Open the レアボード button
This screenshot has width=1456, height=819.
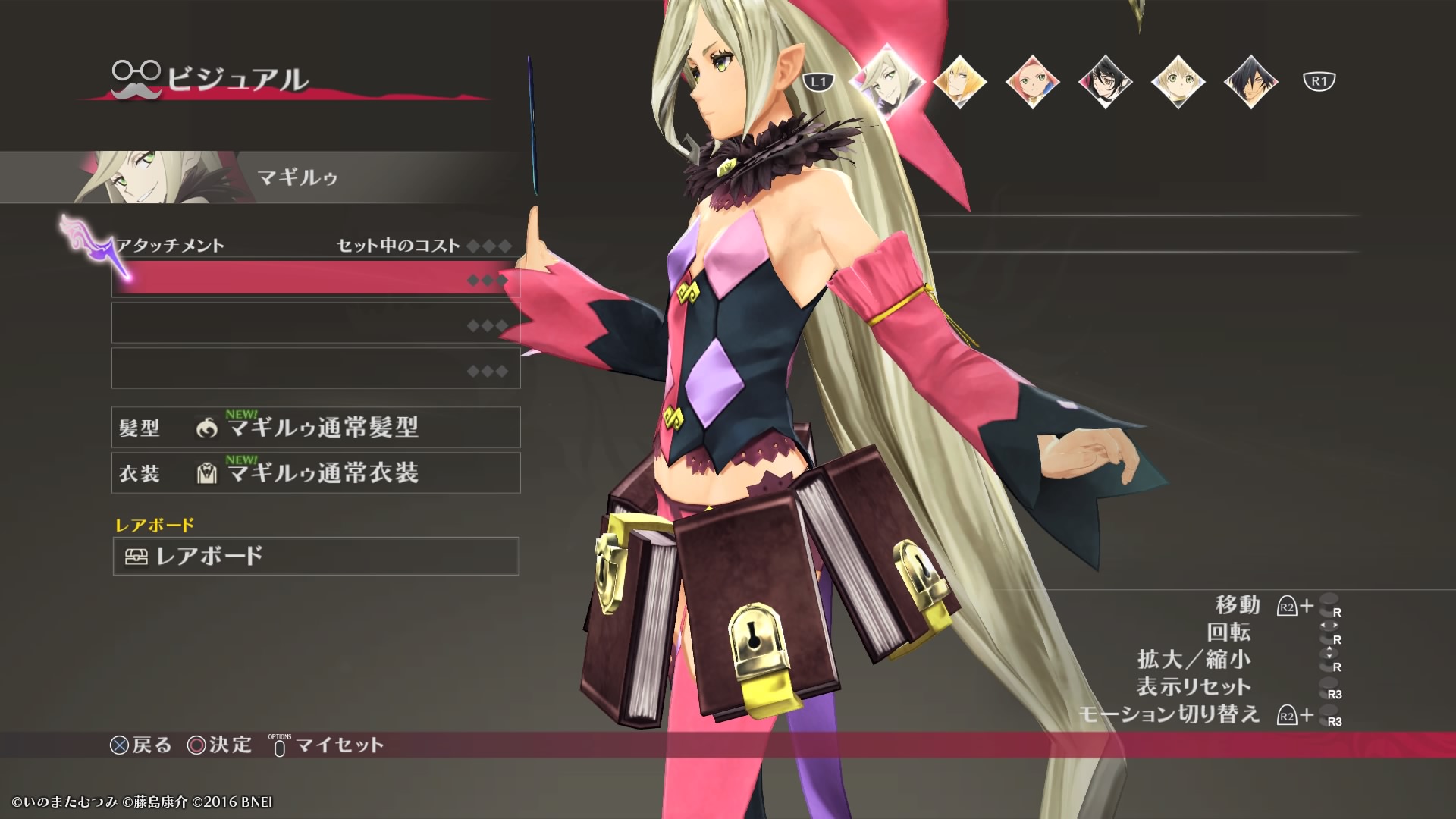click(x=315, y=557)
